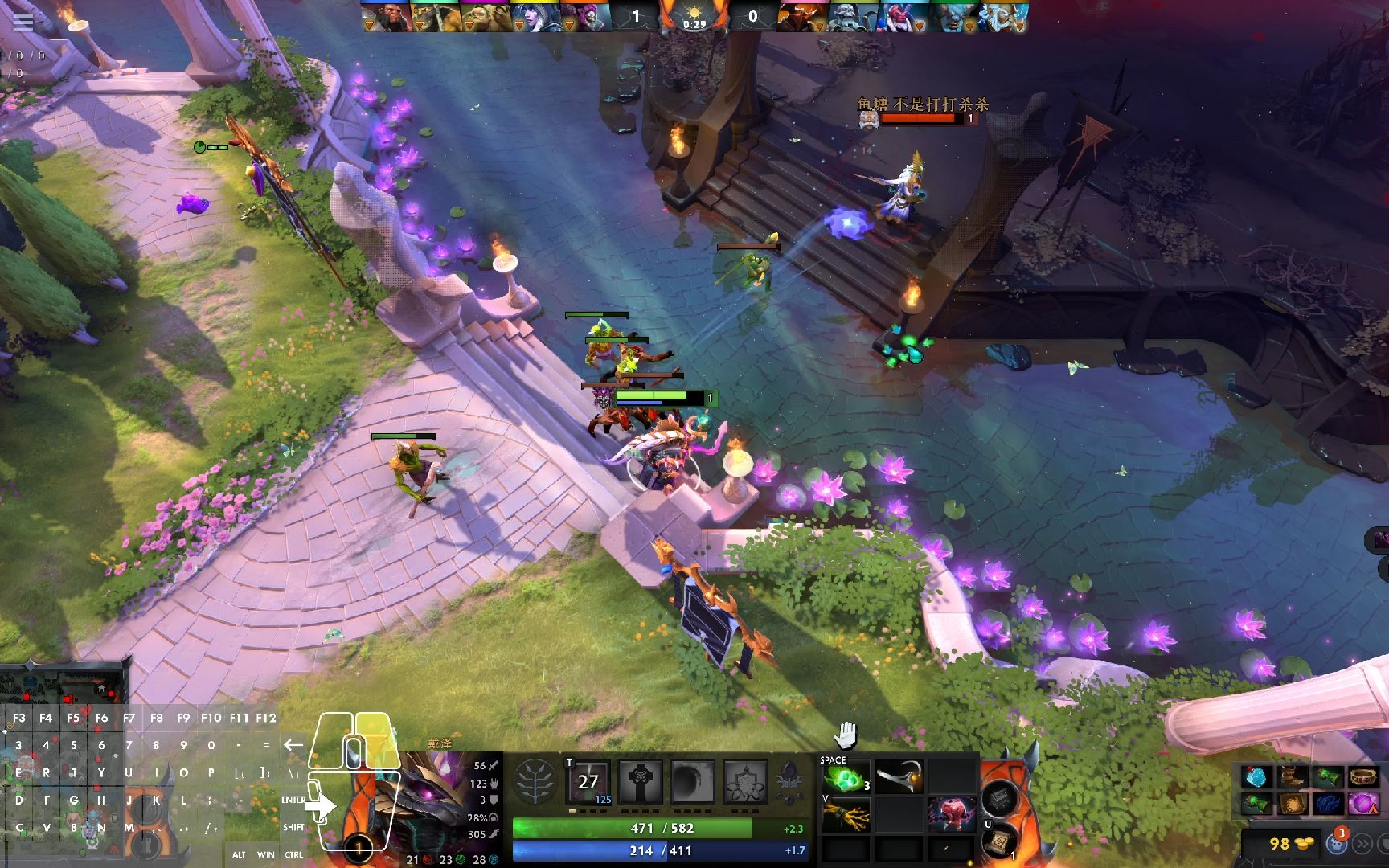
Task: Open the talent tree via the leaf icon
Action: (x=536, y=781)
